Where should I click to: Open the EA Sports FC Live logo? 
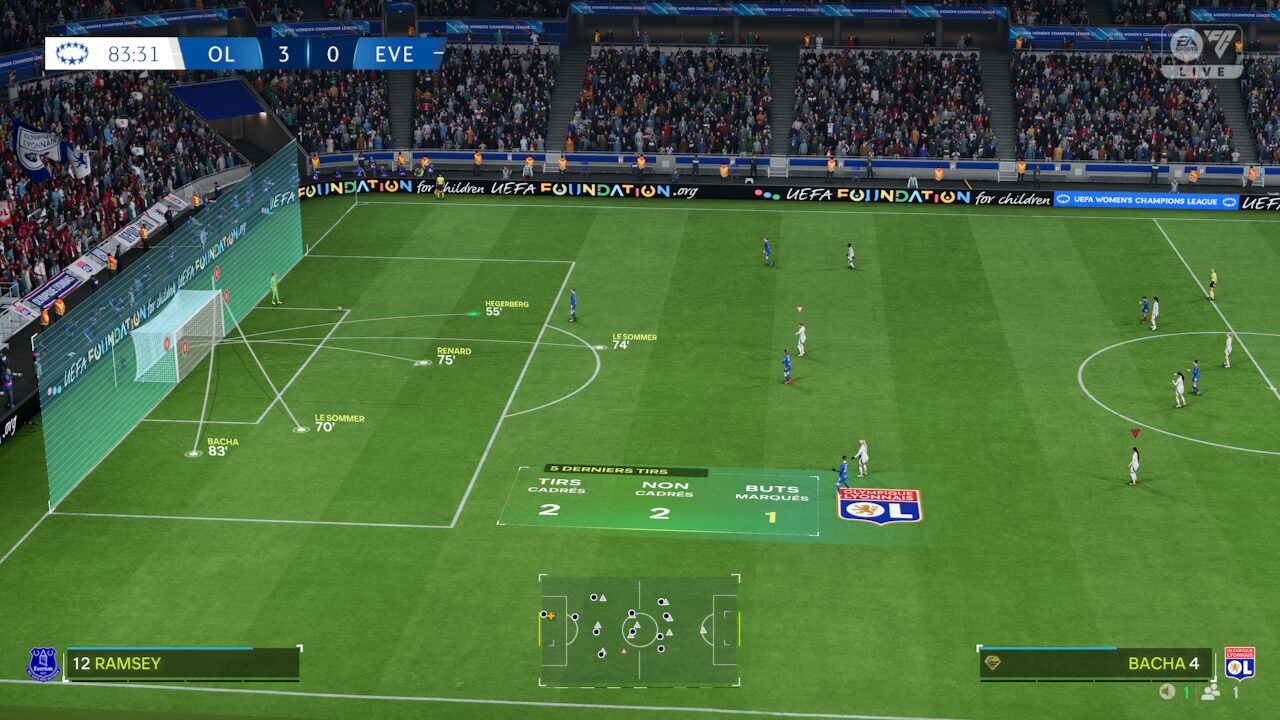click(x=1201, y=51)
